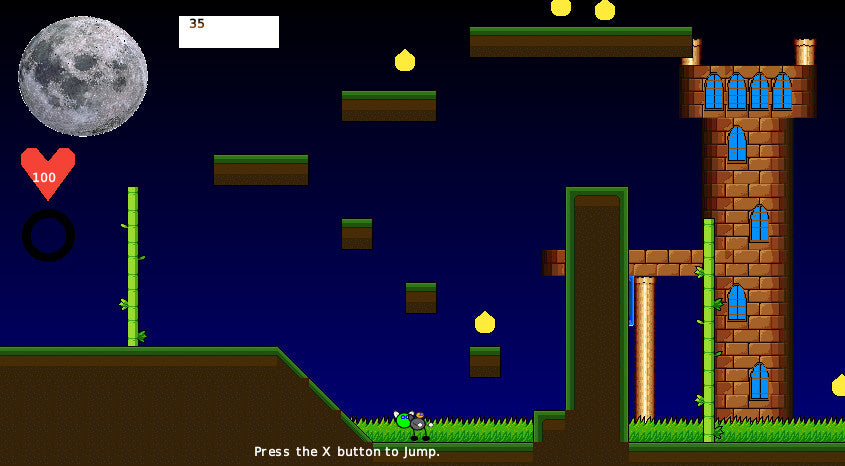Image resolution: width=845 pixels, height=466 pixels.
Task: Click the black ring icon under the heart
Action: pos(48,235)
